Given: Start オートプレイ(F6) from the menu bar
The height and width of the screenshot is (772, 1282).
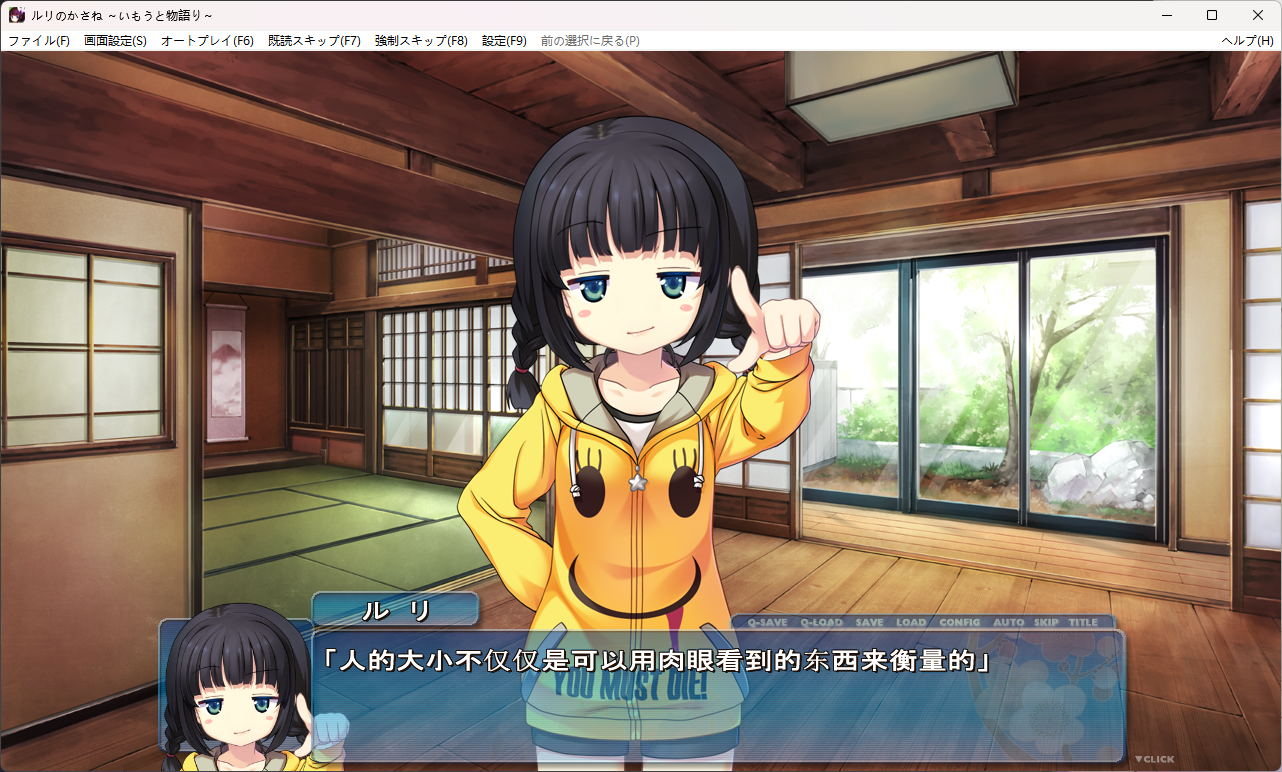Looking at the screenshot, I should click(207, 41).
